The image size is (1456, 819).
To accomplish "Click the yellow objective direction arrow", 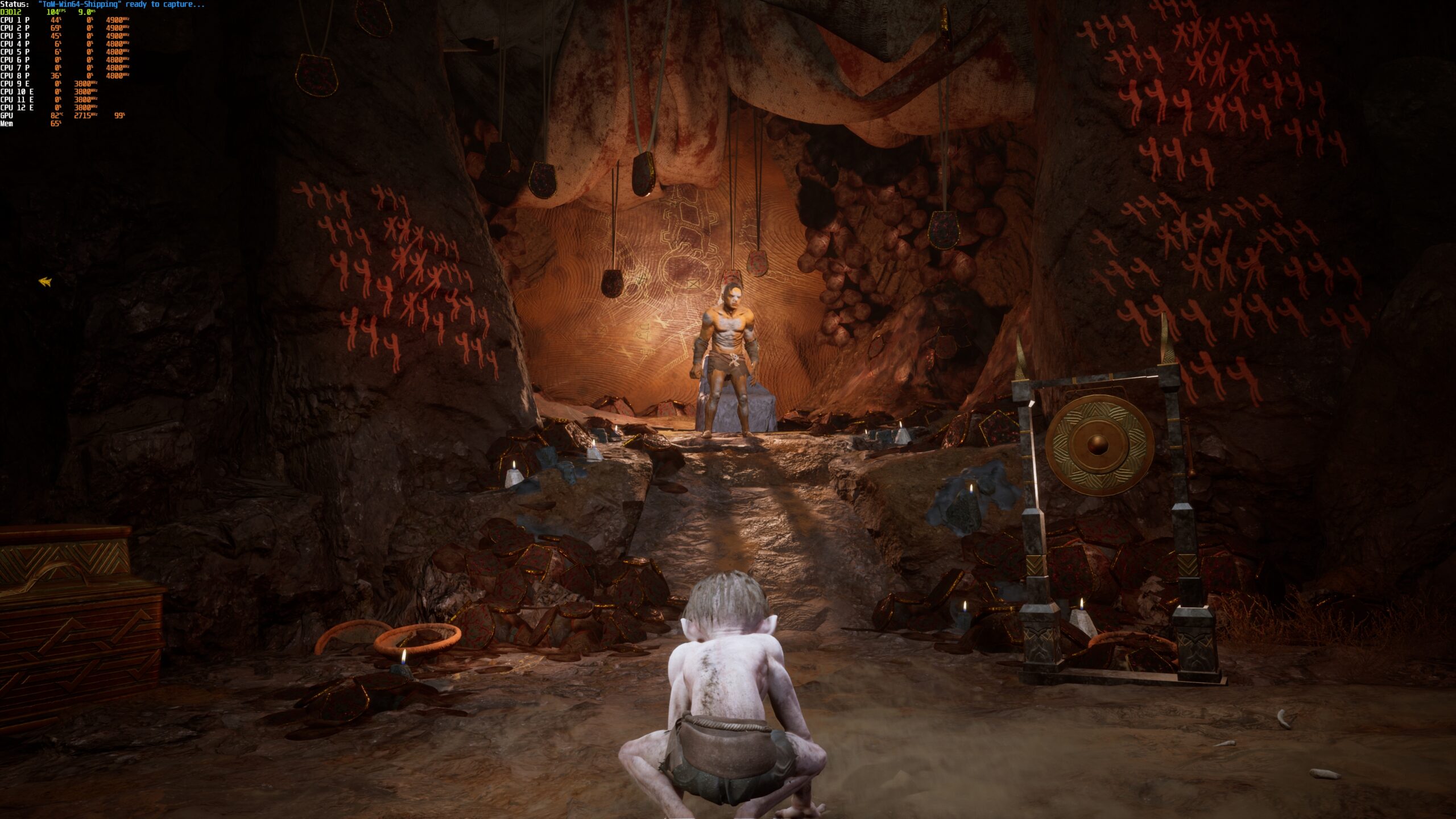I will [45, 282].
